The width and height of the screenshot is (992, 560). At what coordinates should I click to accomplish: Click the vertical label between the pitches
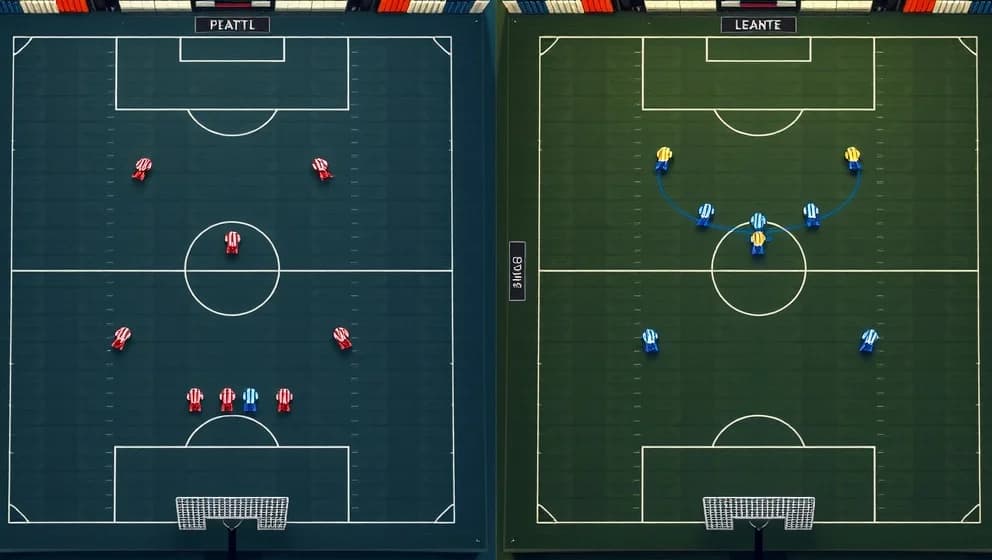(517, 270)
